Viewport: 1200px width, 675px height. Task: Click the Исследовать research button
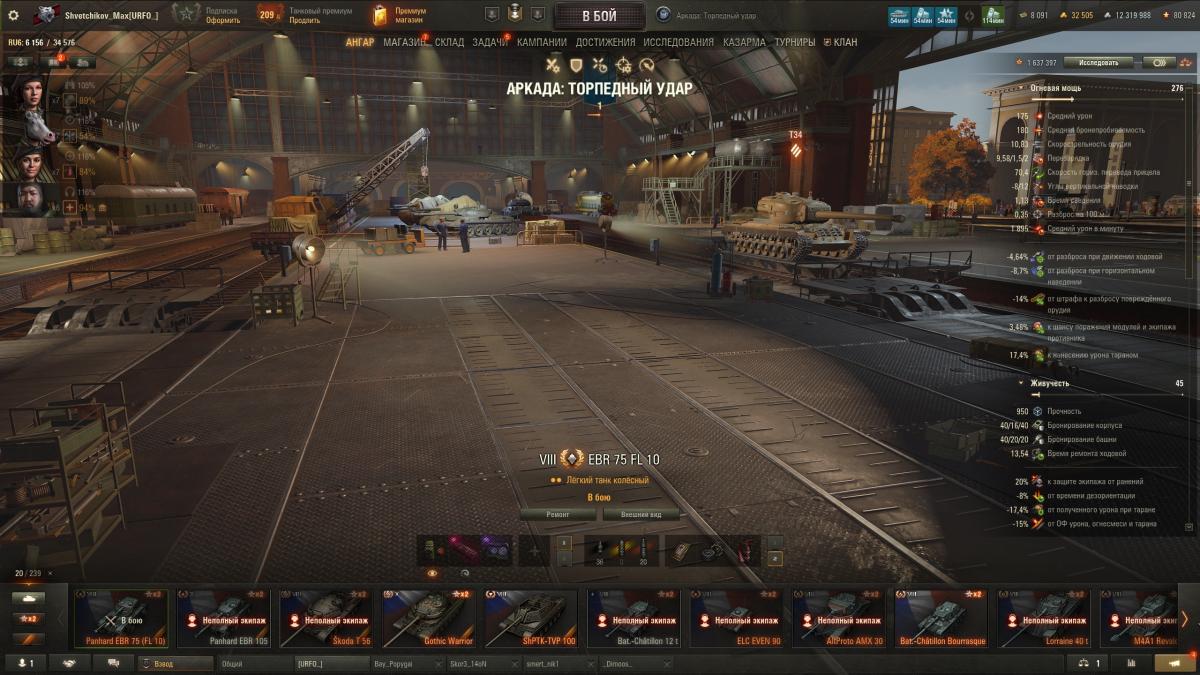(1097, 62)
